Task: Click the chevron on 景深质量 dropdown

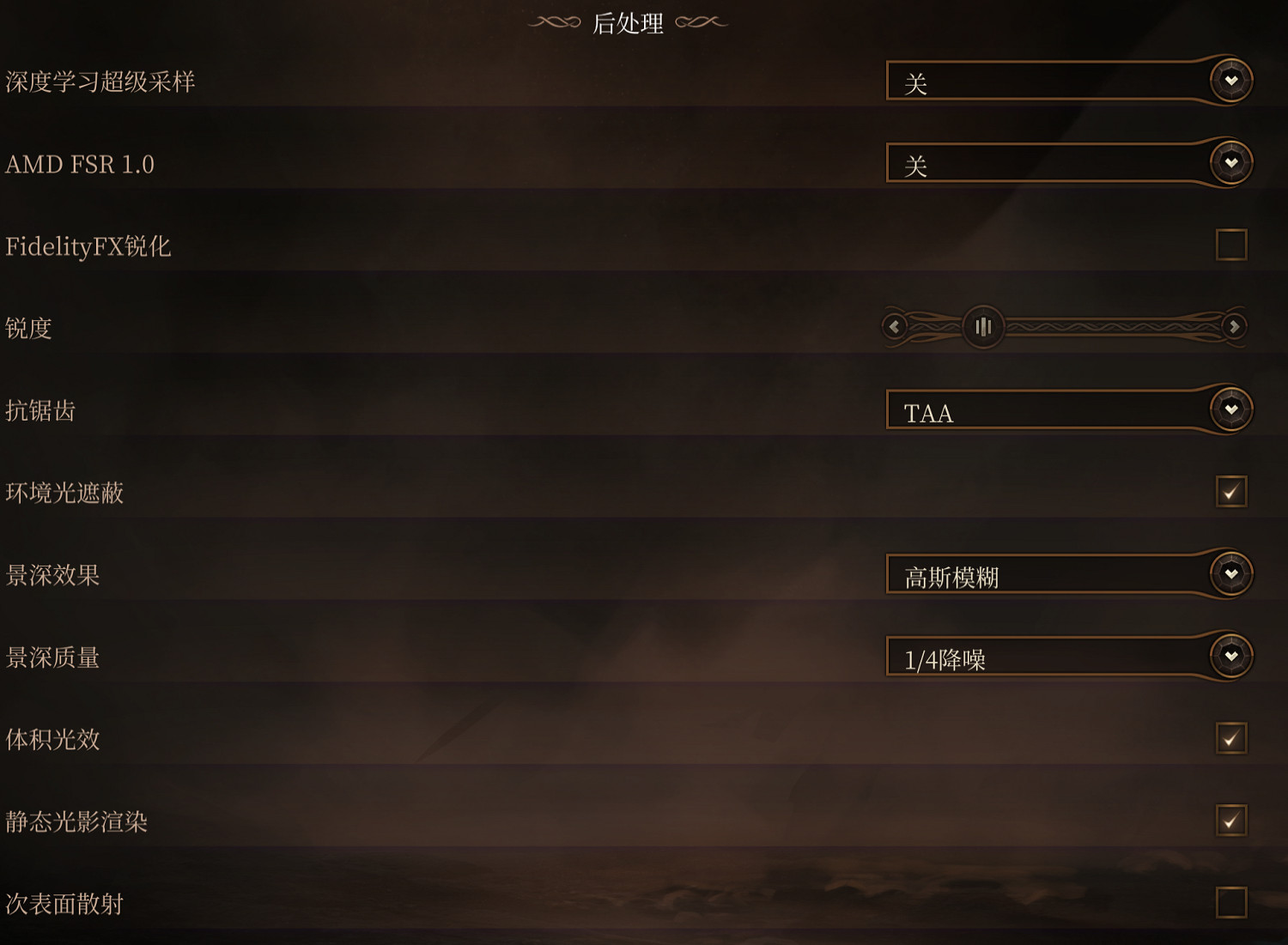Action: [1231, 657]
